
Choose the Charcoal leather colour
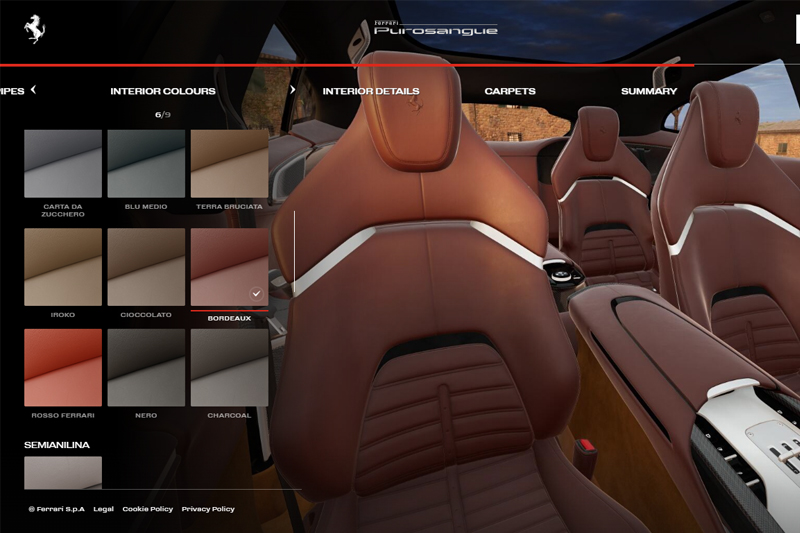229,367
